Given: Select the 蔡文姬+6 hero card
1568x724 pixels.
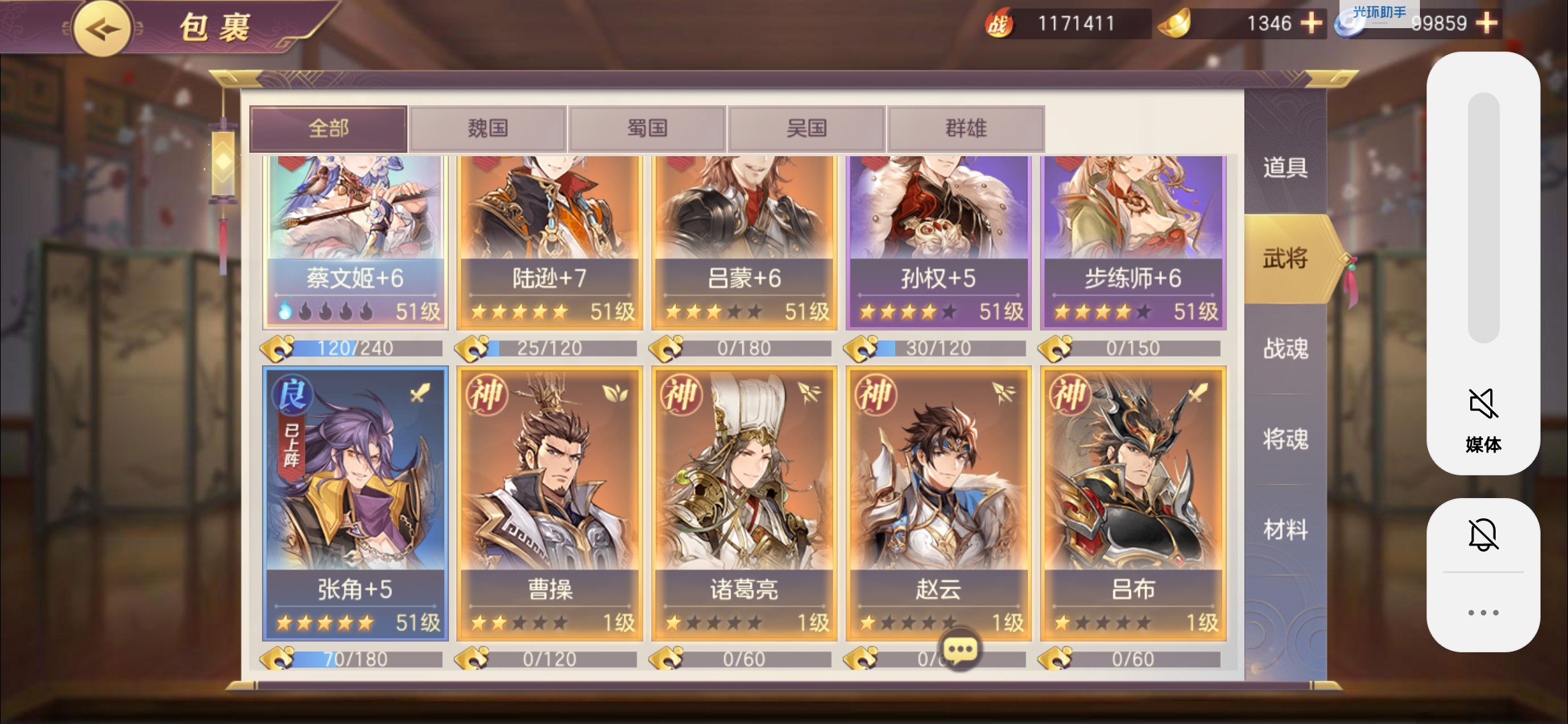Looking at the screenshot, I should click(x=355, y=241).
